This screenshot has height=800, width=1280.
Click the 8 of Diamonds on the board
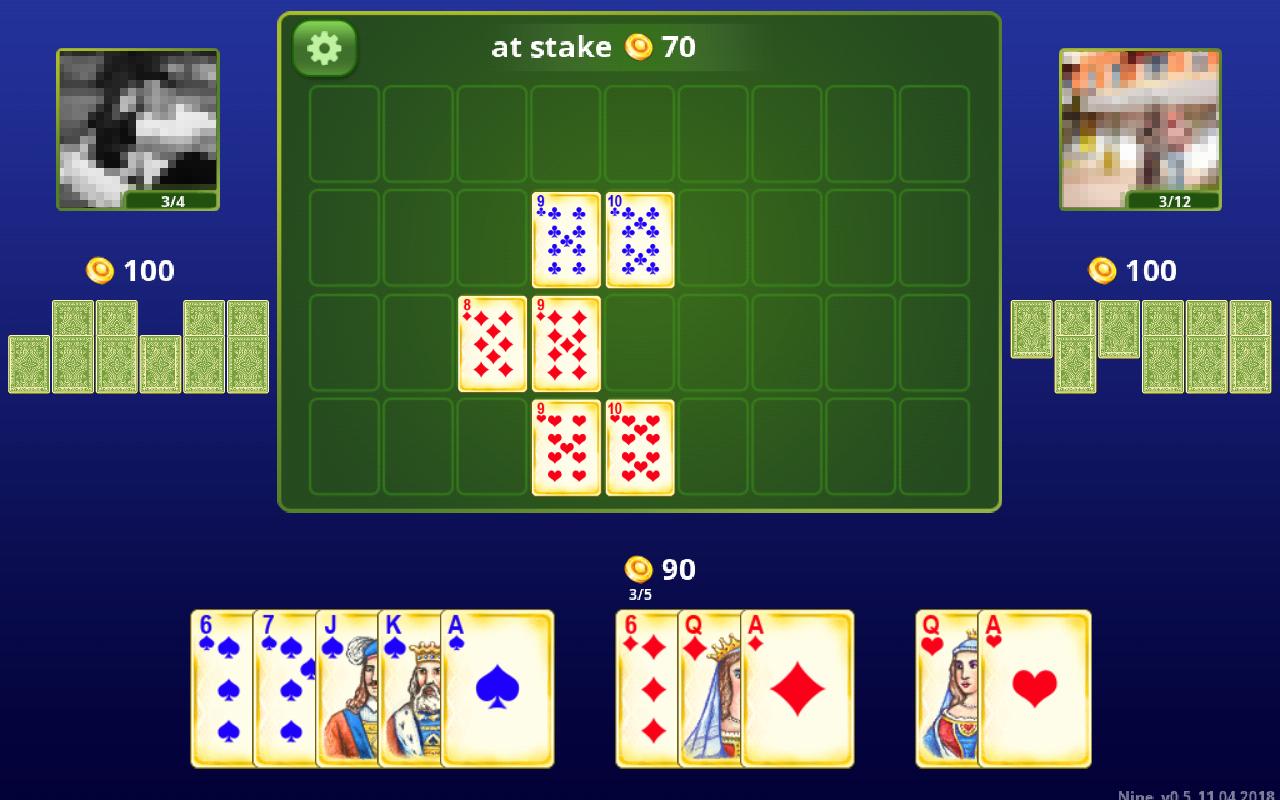[492, 344]
